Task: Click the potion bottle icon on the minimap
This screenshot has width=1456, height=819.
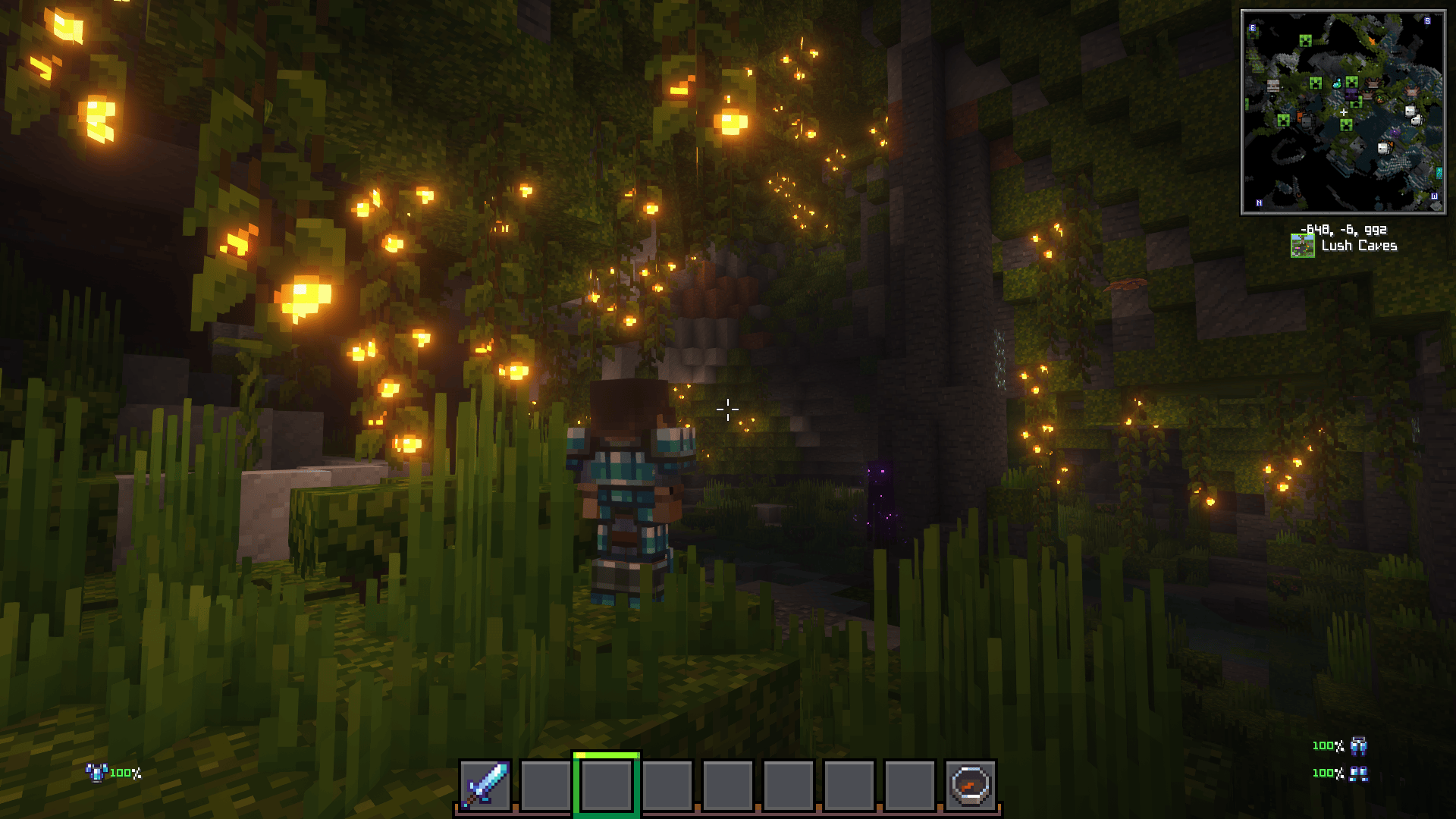Action: [1336, 83]
